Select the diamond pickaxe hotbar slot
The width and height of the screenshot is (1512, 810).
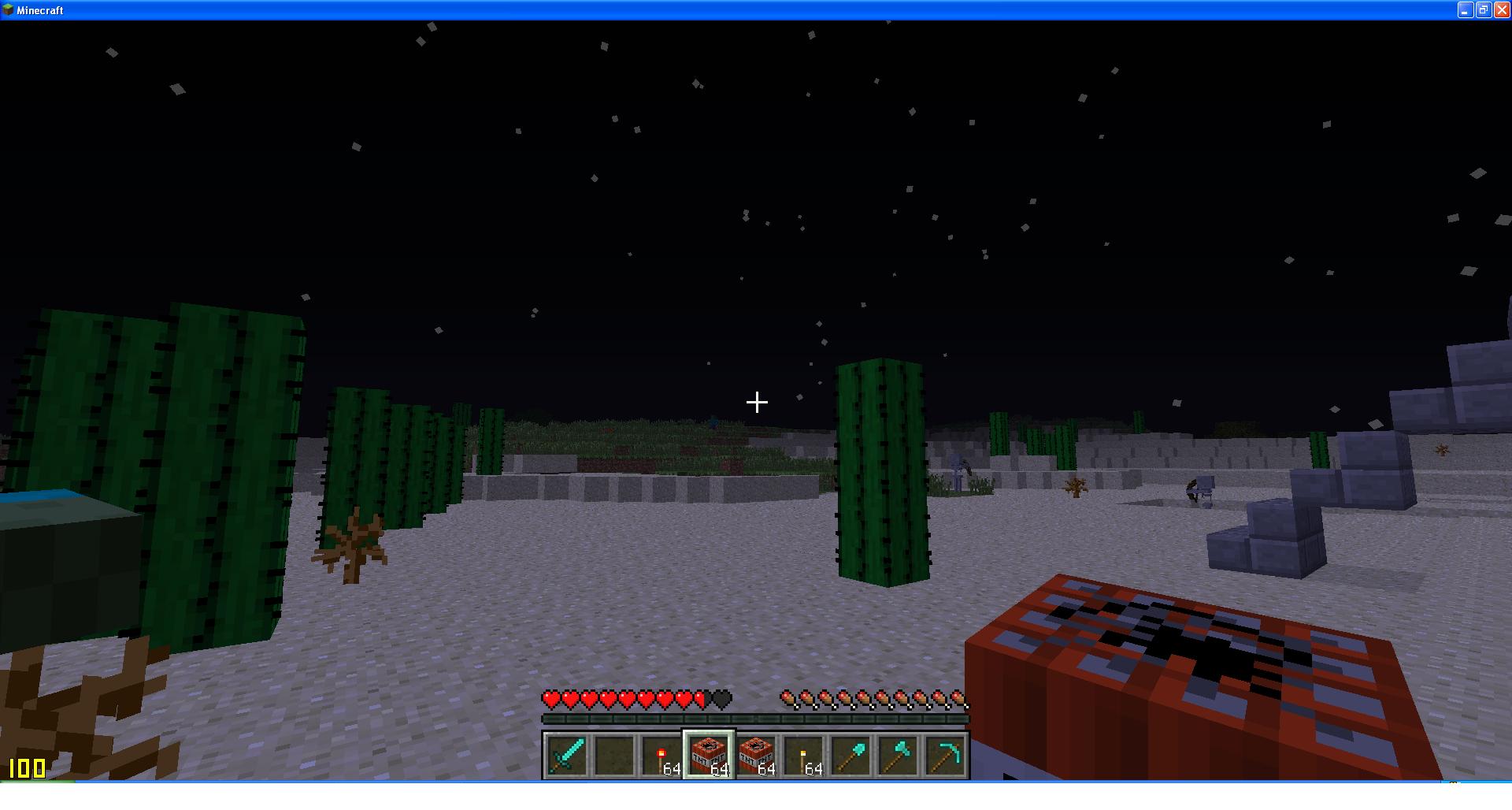(x=945, y=755)
